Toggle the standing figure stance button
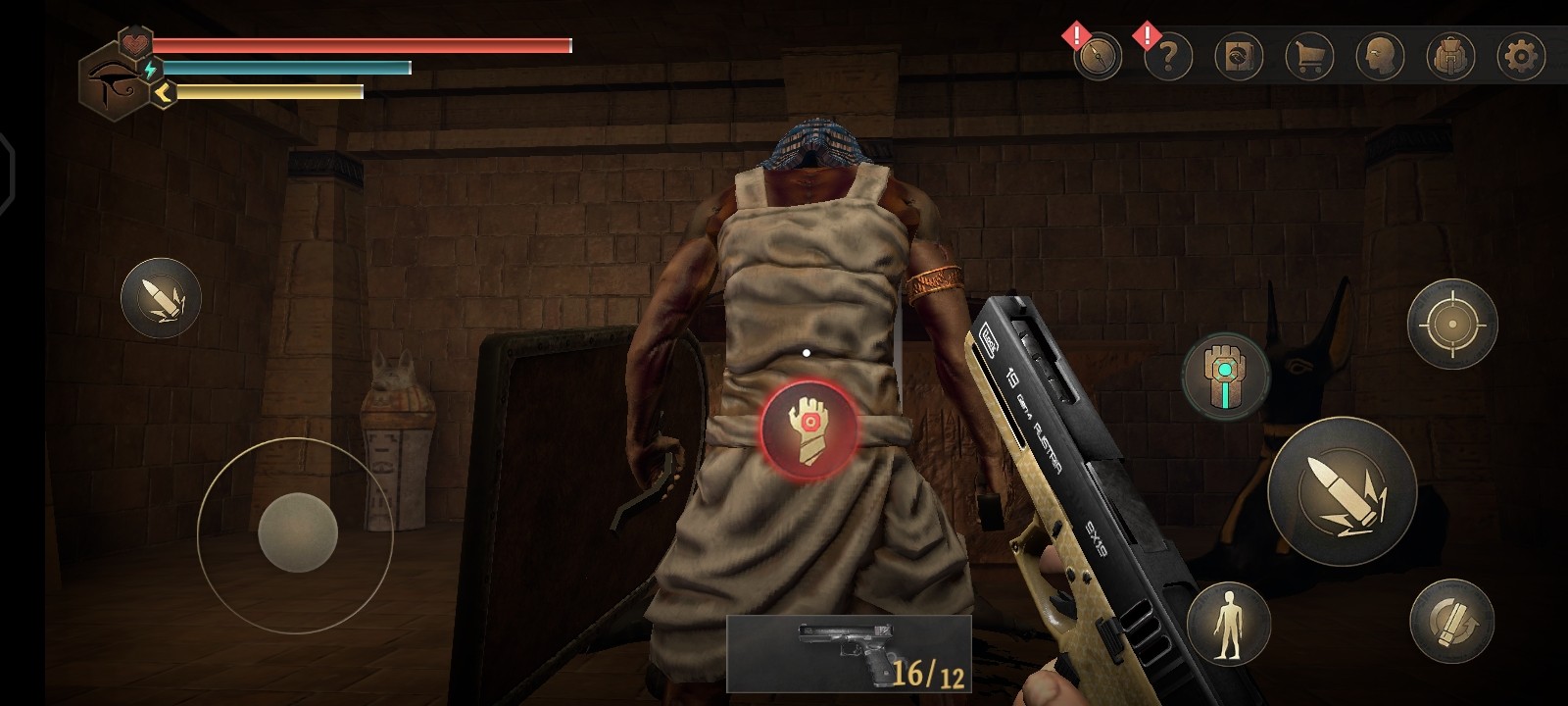The width and height of the screenshot is (1568, 706). (1228, 624)
